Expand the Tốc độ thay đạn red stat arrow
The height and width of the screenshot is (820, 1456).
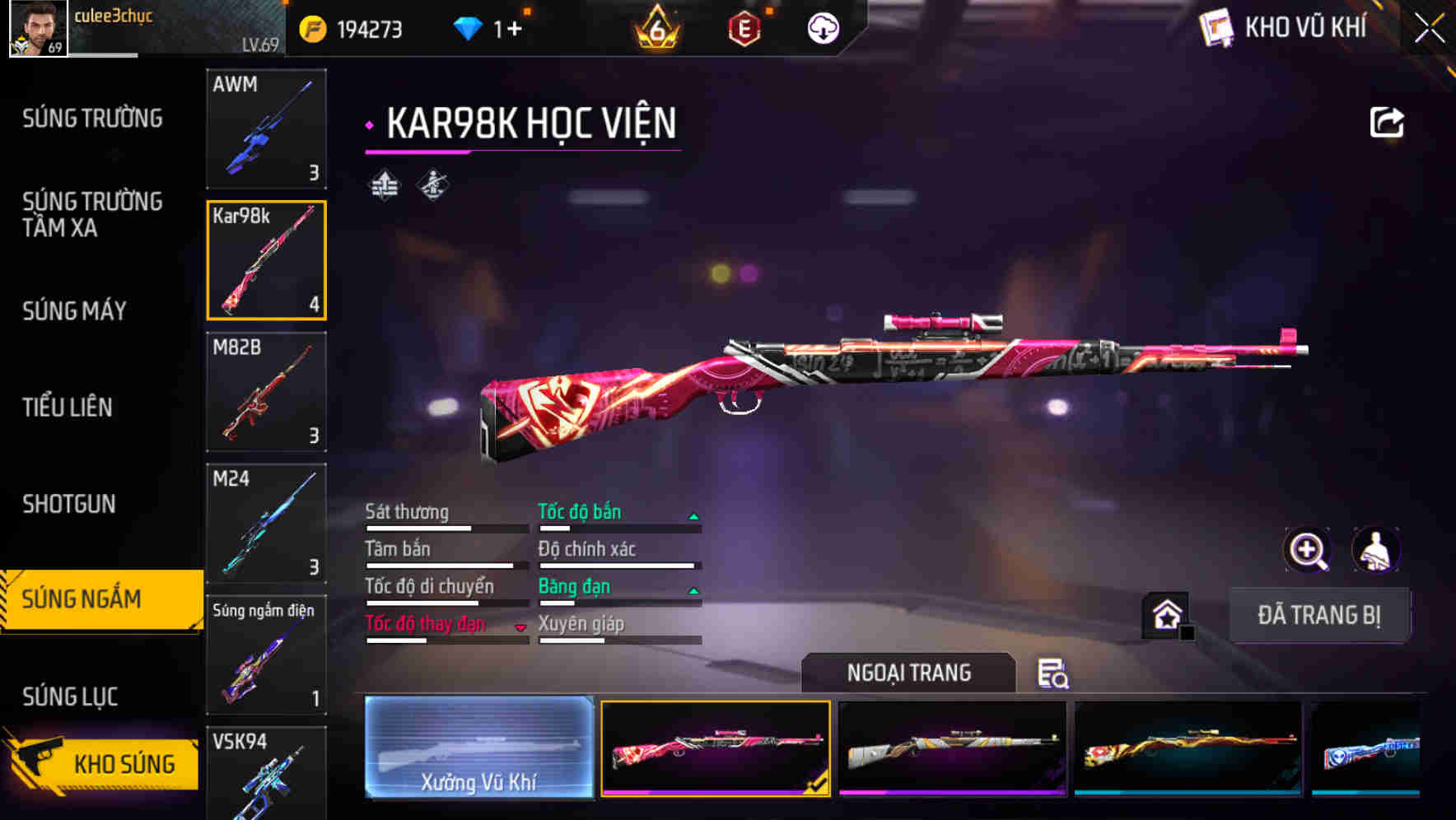pyautogui.click(x=521, y=626)
